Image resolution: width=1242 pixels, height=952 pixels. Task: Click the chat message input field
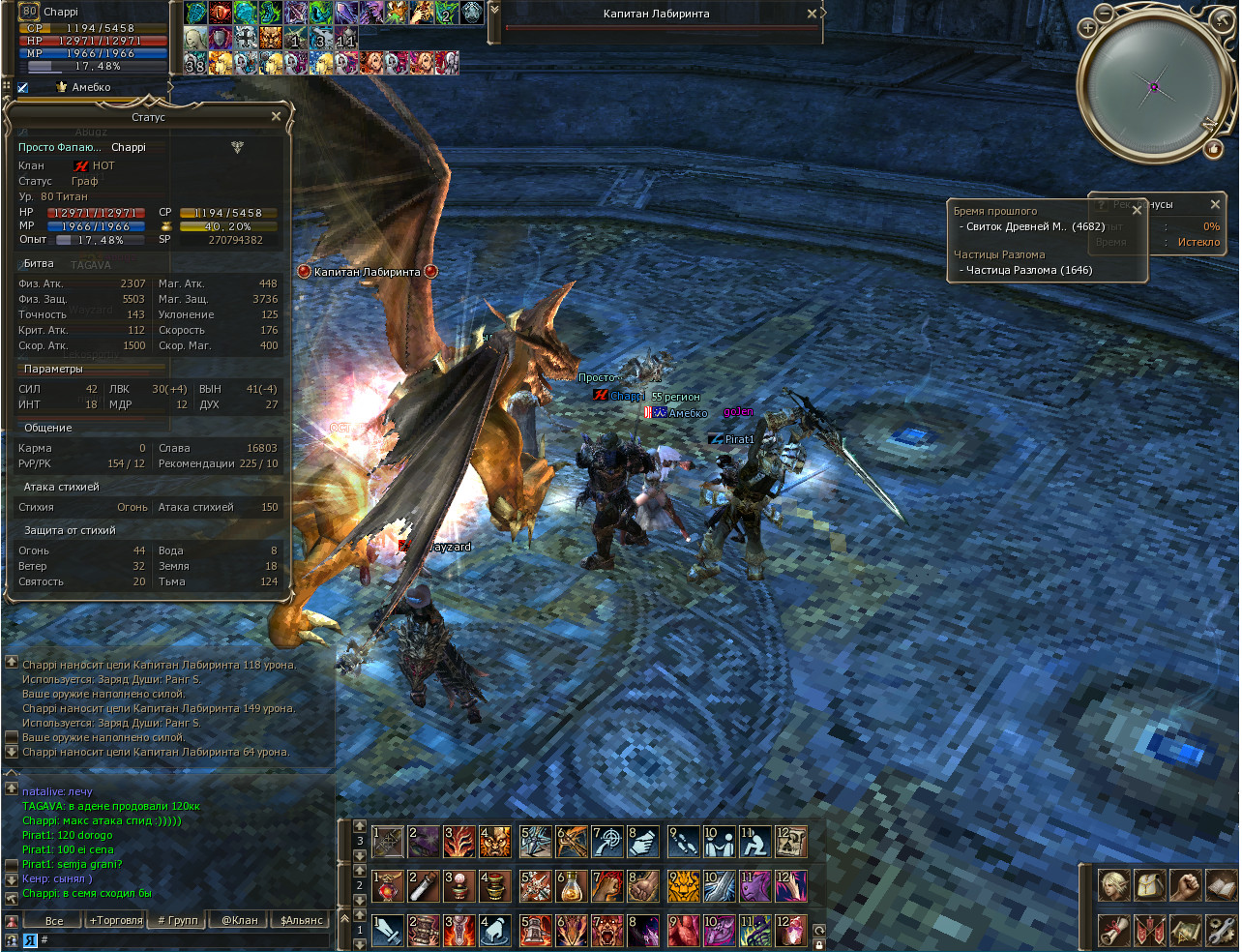pos(184,939)
